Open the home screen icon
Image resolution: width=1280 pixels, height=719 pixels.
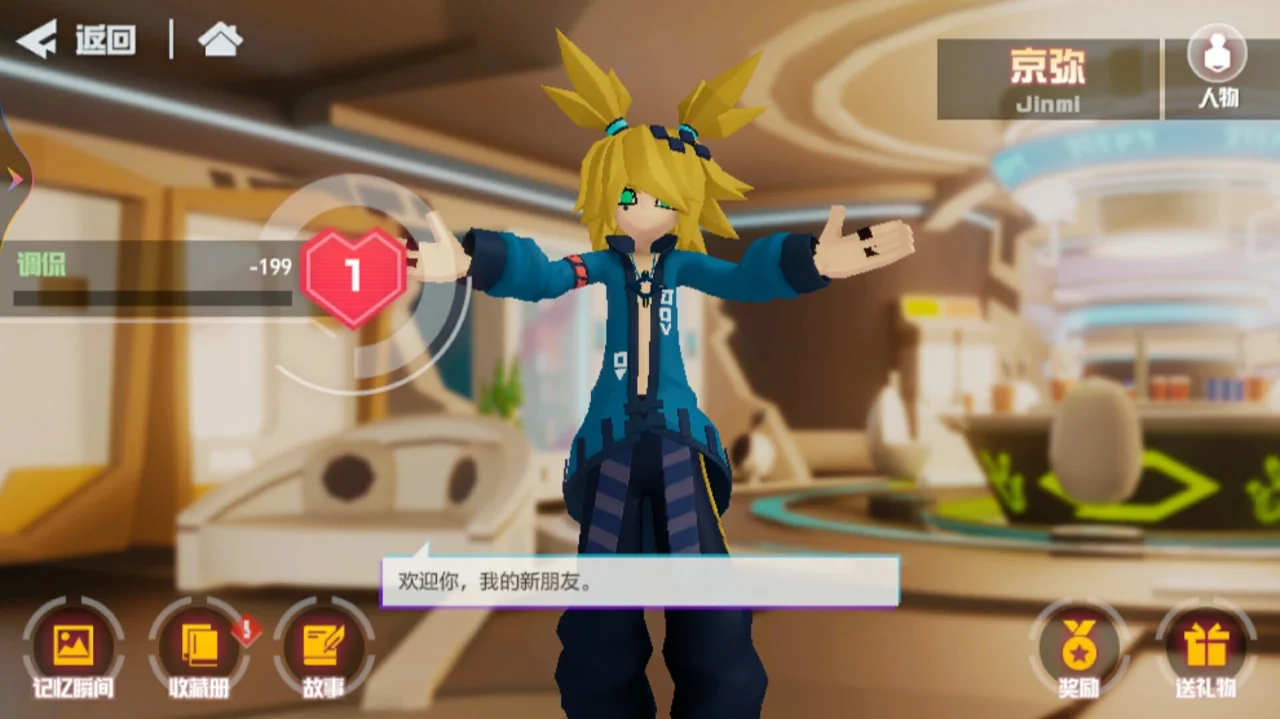[220, 40]
